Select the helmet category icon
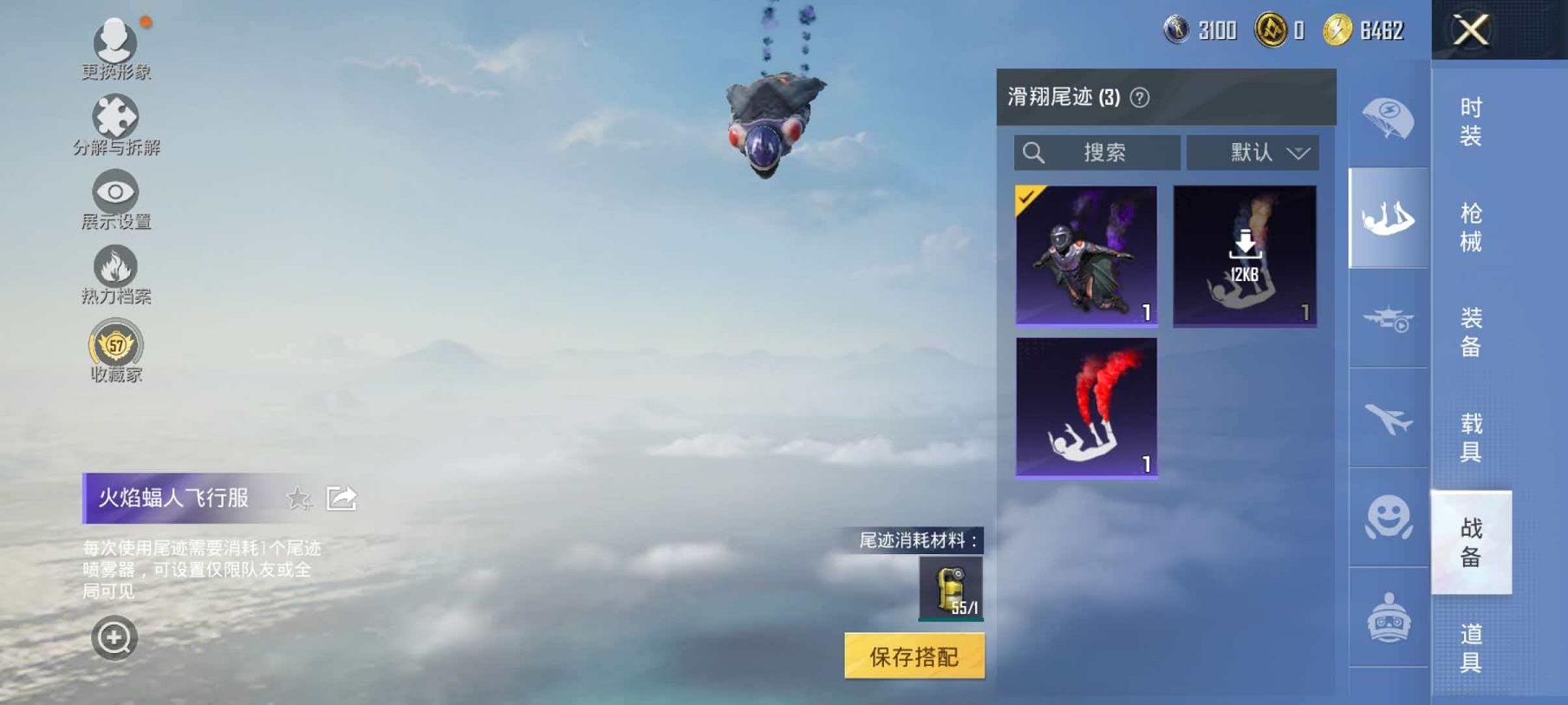The height and width of the screenshot is (705, 1568). point(1388,618)
